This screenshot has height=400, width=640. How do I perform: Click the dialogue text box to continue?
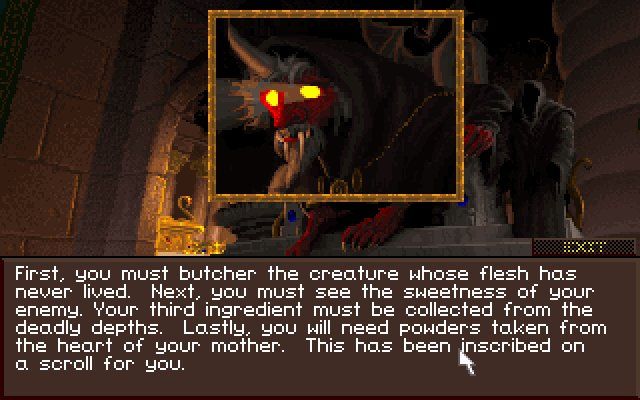[318, 322]
